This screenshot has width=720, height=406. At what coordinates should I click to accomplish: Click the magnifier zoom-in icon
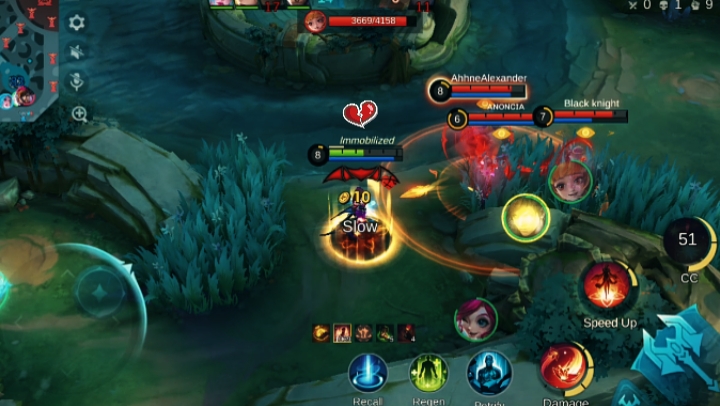click(79, 114)
